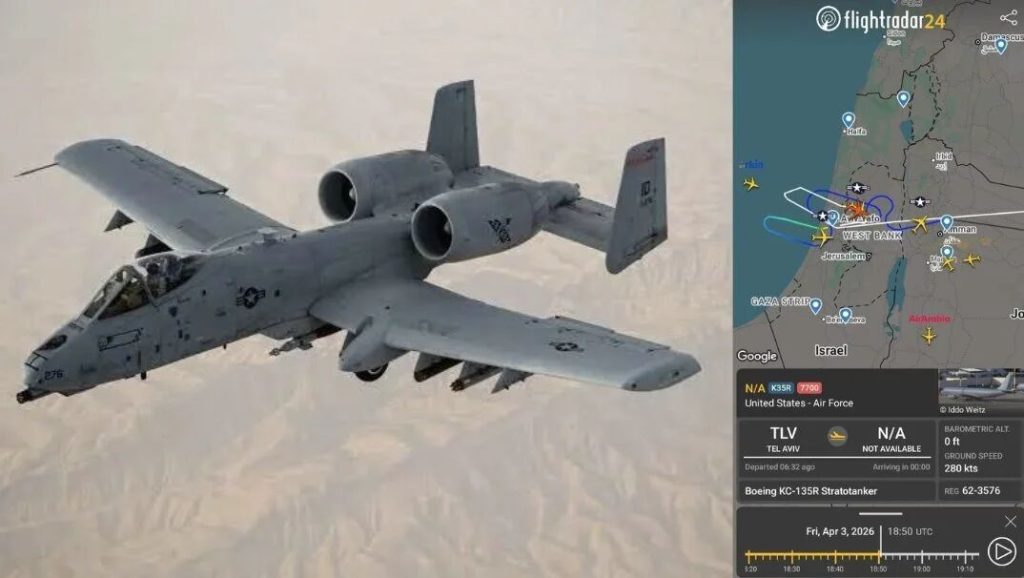Select the Haifa airport pin on the map
1024x578 pixels.
(x=849, y=120)
